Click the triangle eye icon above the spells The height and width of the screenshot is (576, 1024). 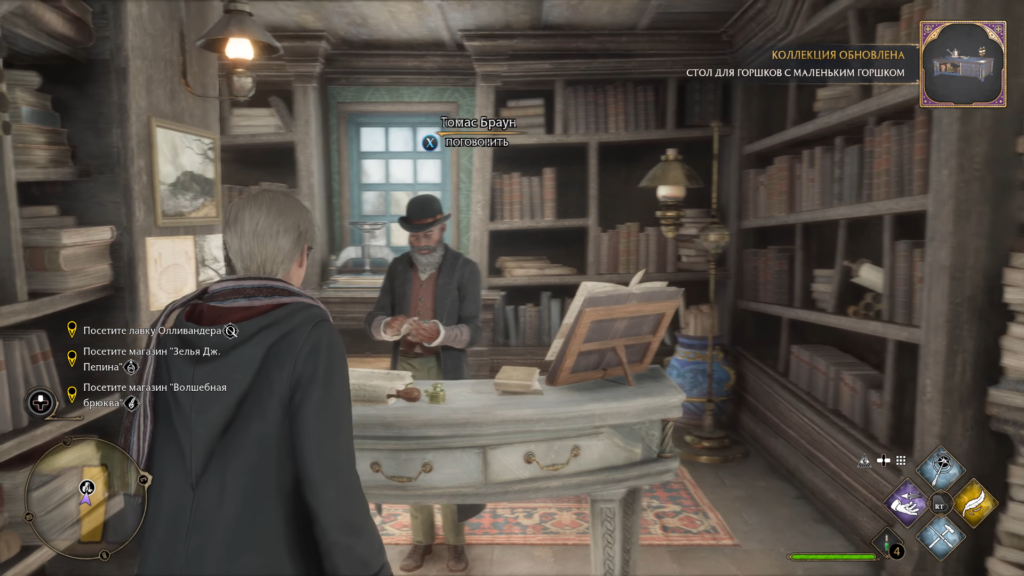(865, 461)
